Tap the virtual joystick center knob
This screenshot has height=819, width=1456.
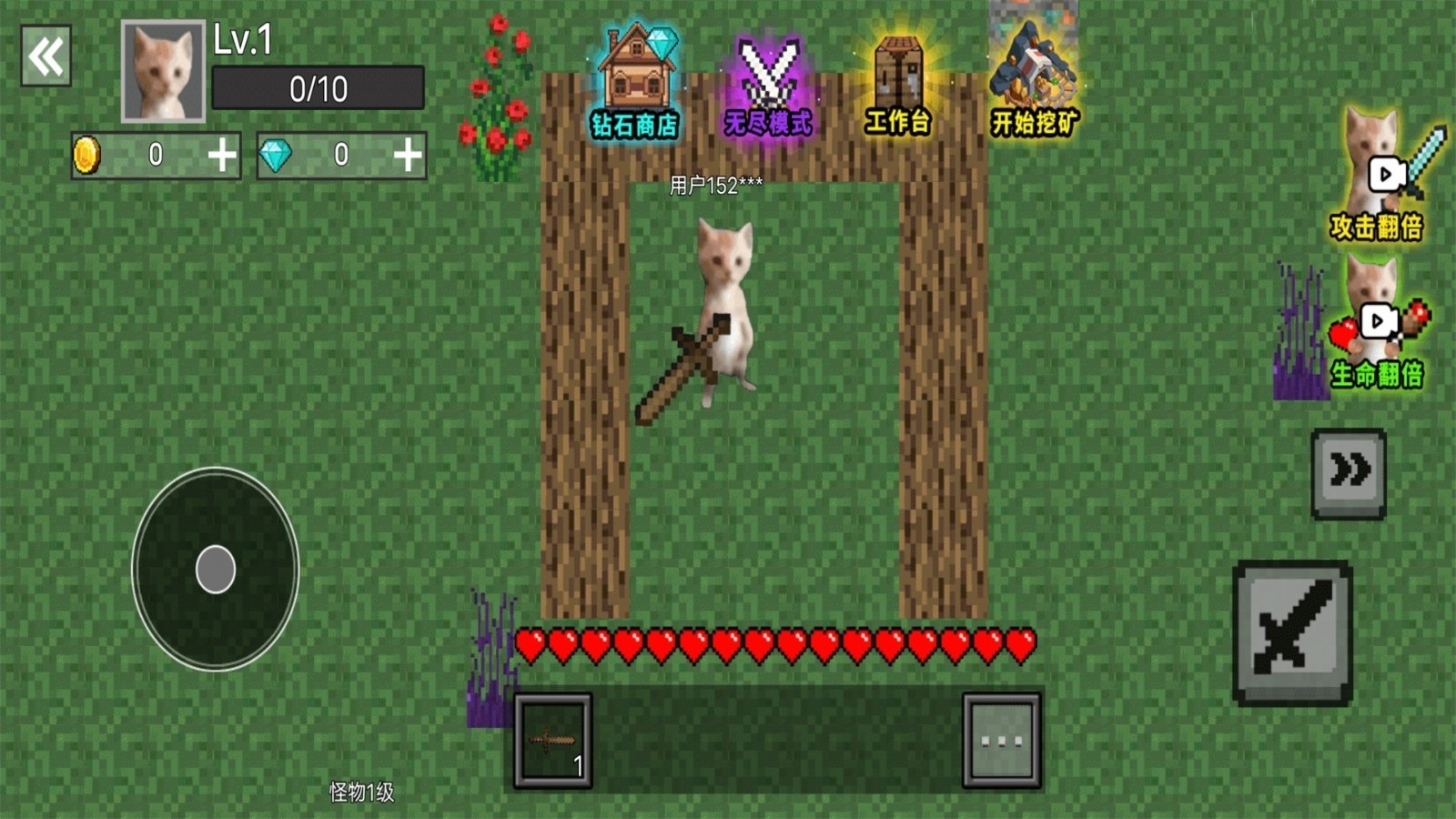tap(216, 570)
